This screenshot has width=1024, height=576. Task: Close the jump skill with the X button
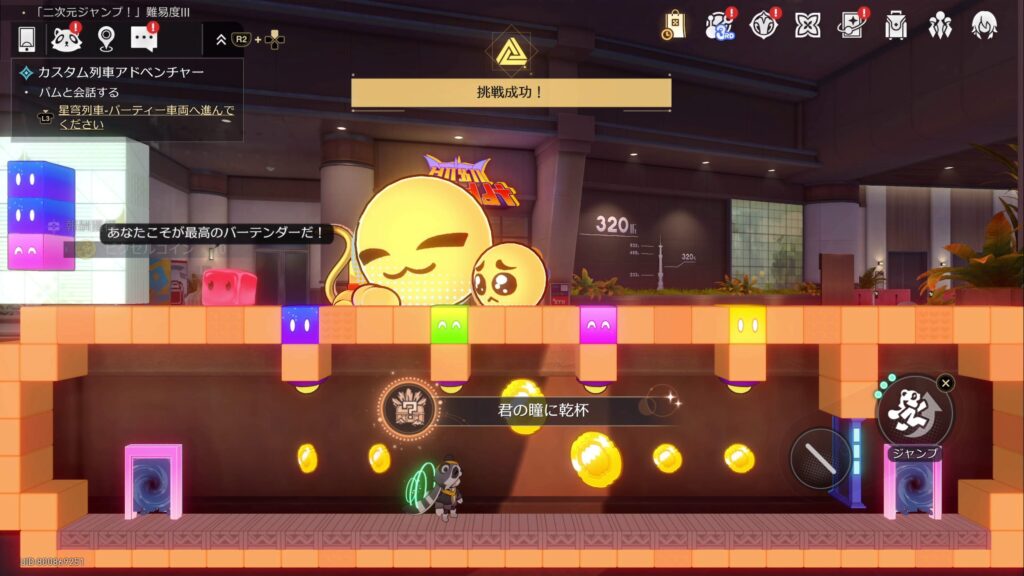click(946, 382)
